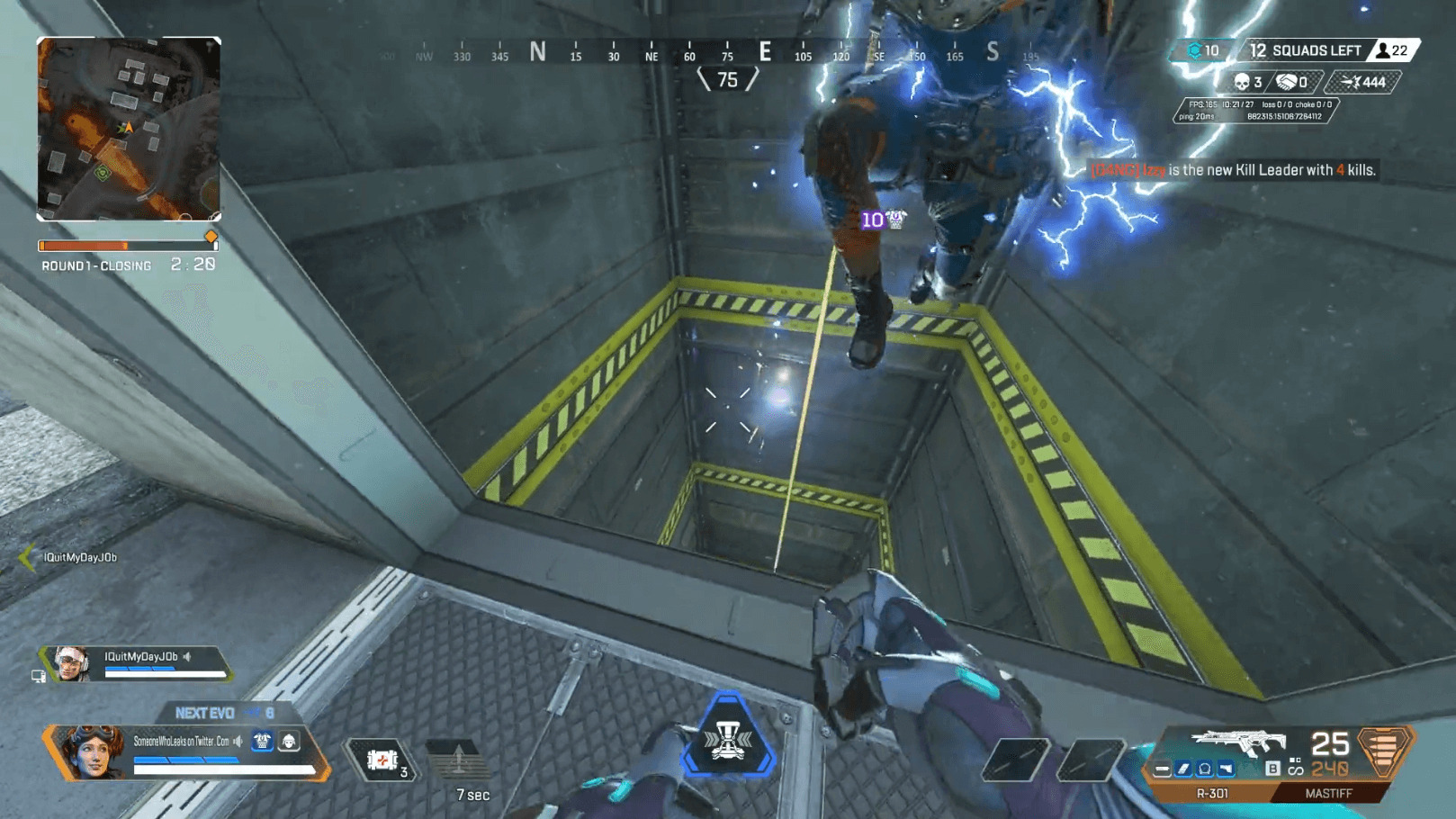Click your own legend portrait
Viewport: 1456px width, 819px height.
click(x=92, y=751)
